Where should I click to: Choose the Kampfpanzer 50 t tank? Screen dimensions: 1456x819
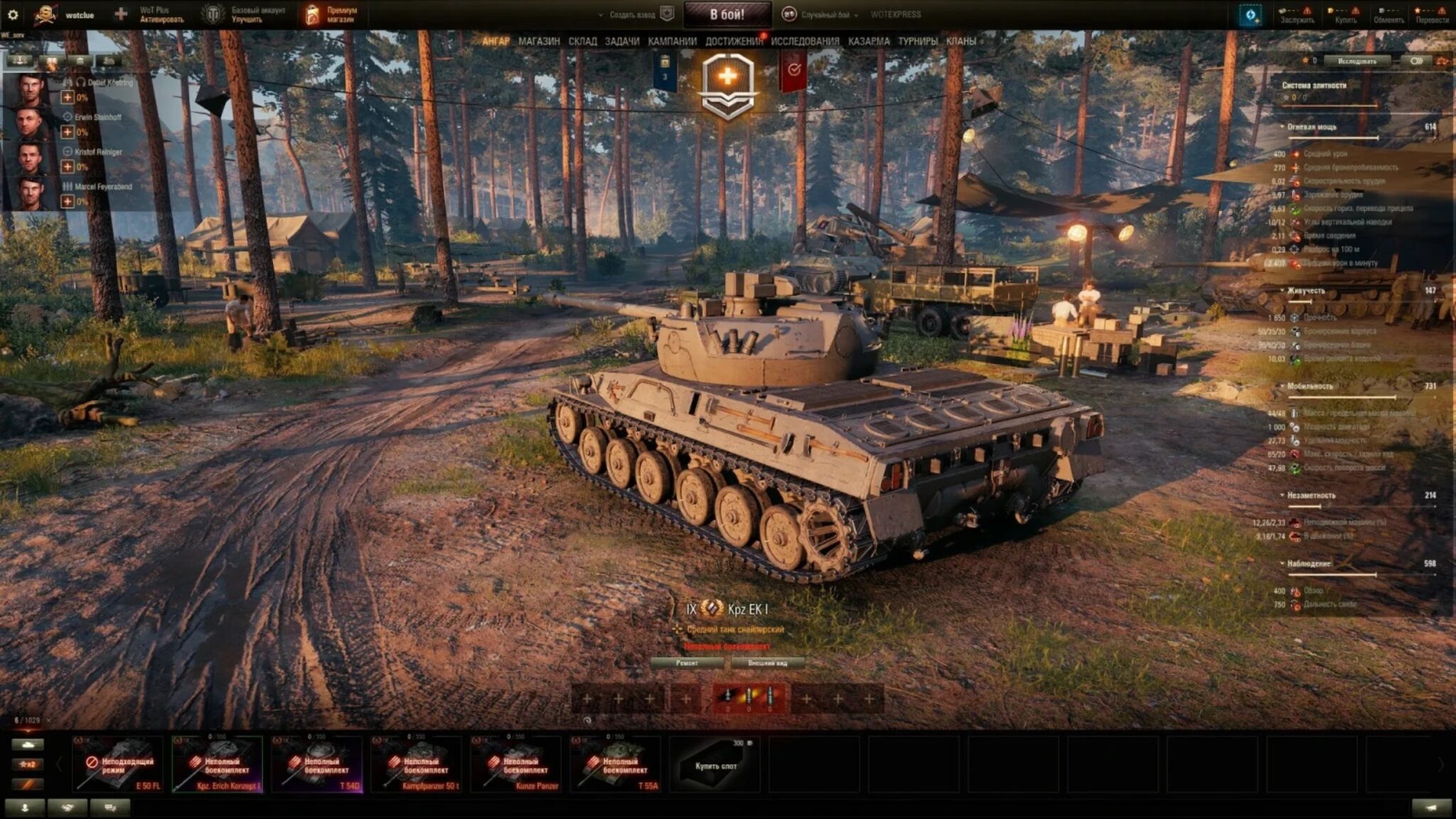416,764
